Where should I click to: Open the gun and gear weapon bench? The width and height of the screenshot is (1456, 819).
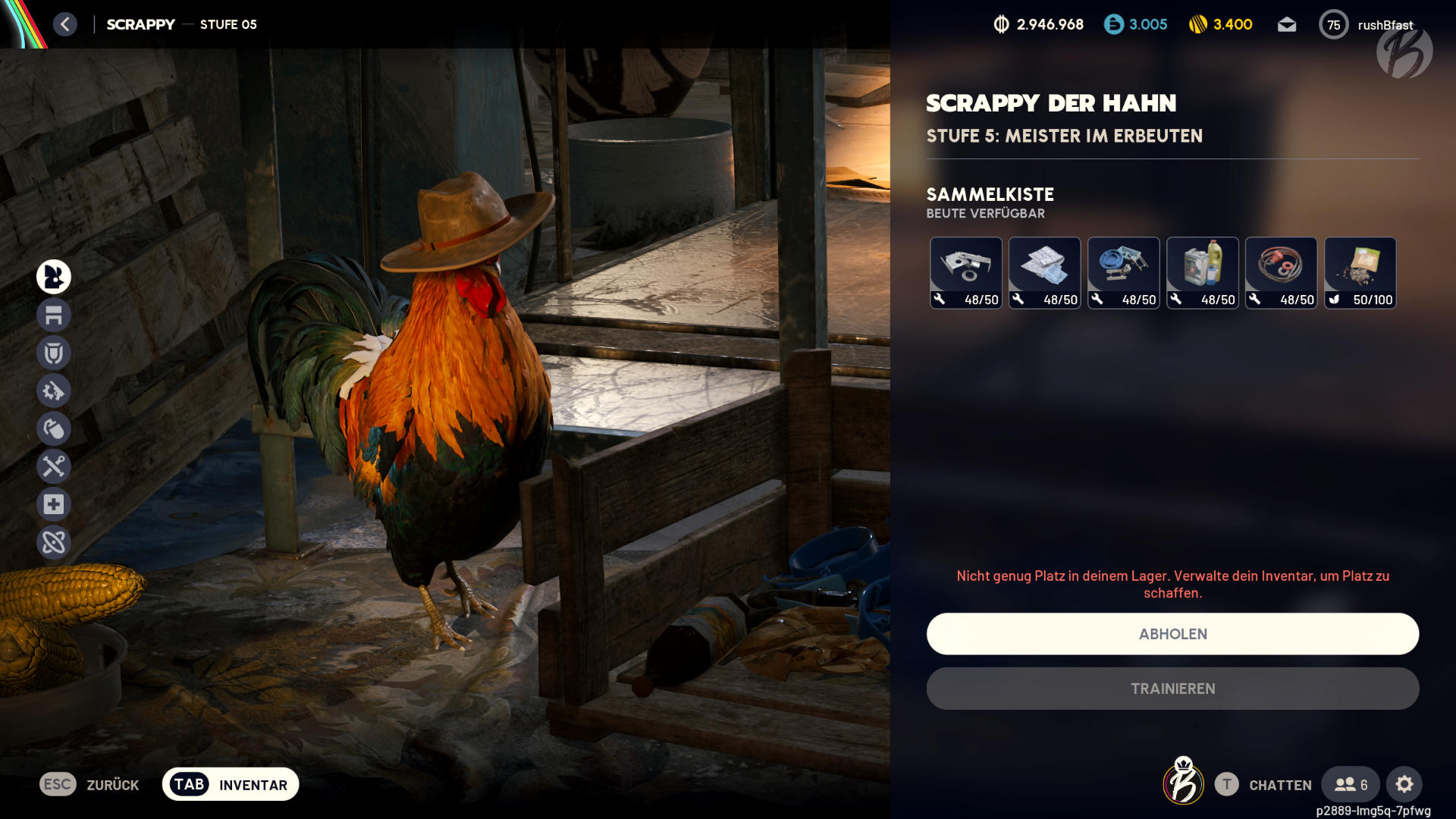click(x=54, y=391)
